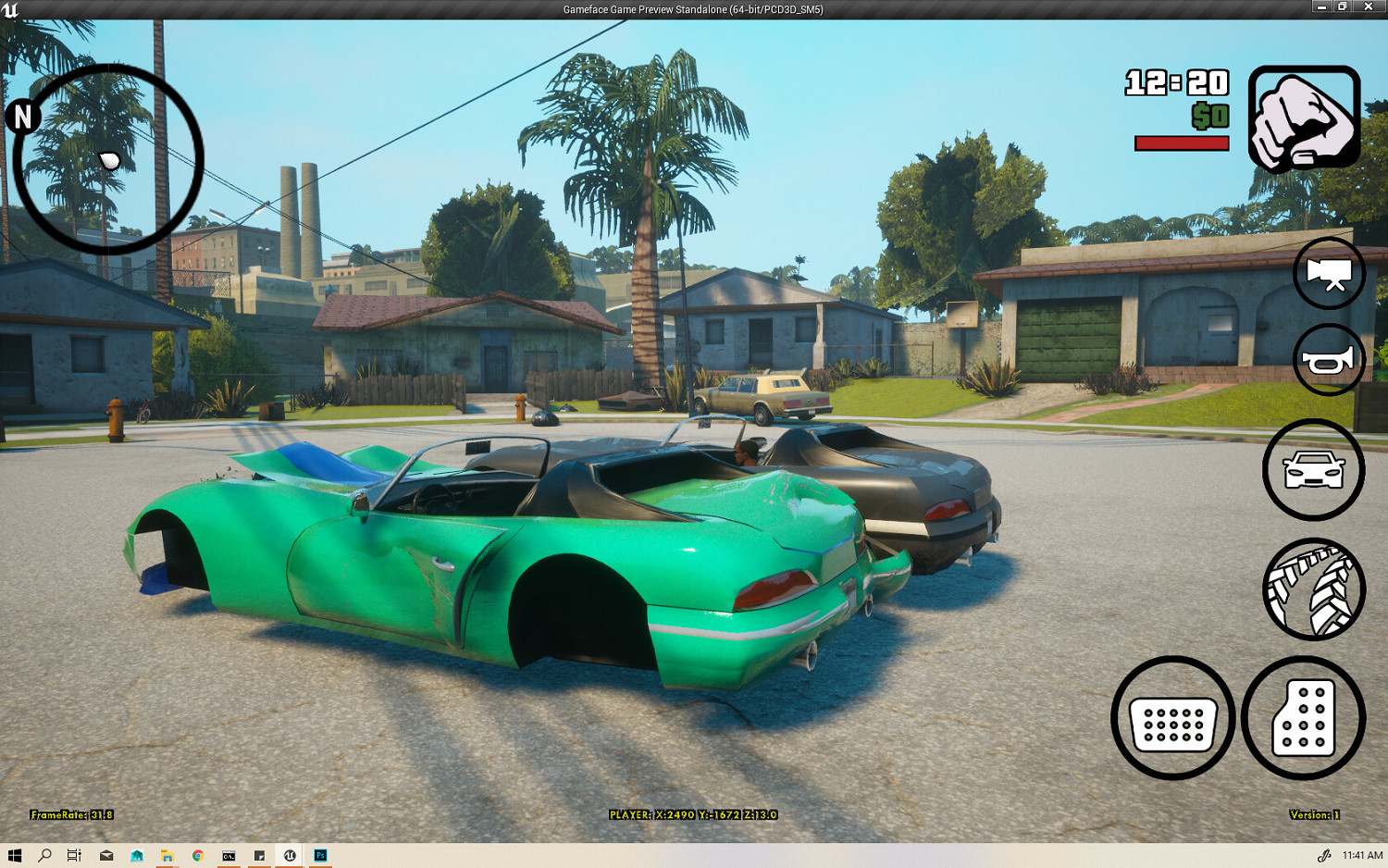Click the Version: 1 label

(1314, 816)
